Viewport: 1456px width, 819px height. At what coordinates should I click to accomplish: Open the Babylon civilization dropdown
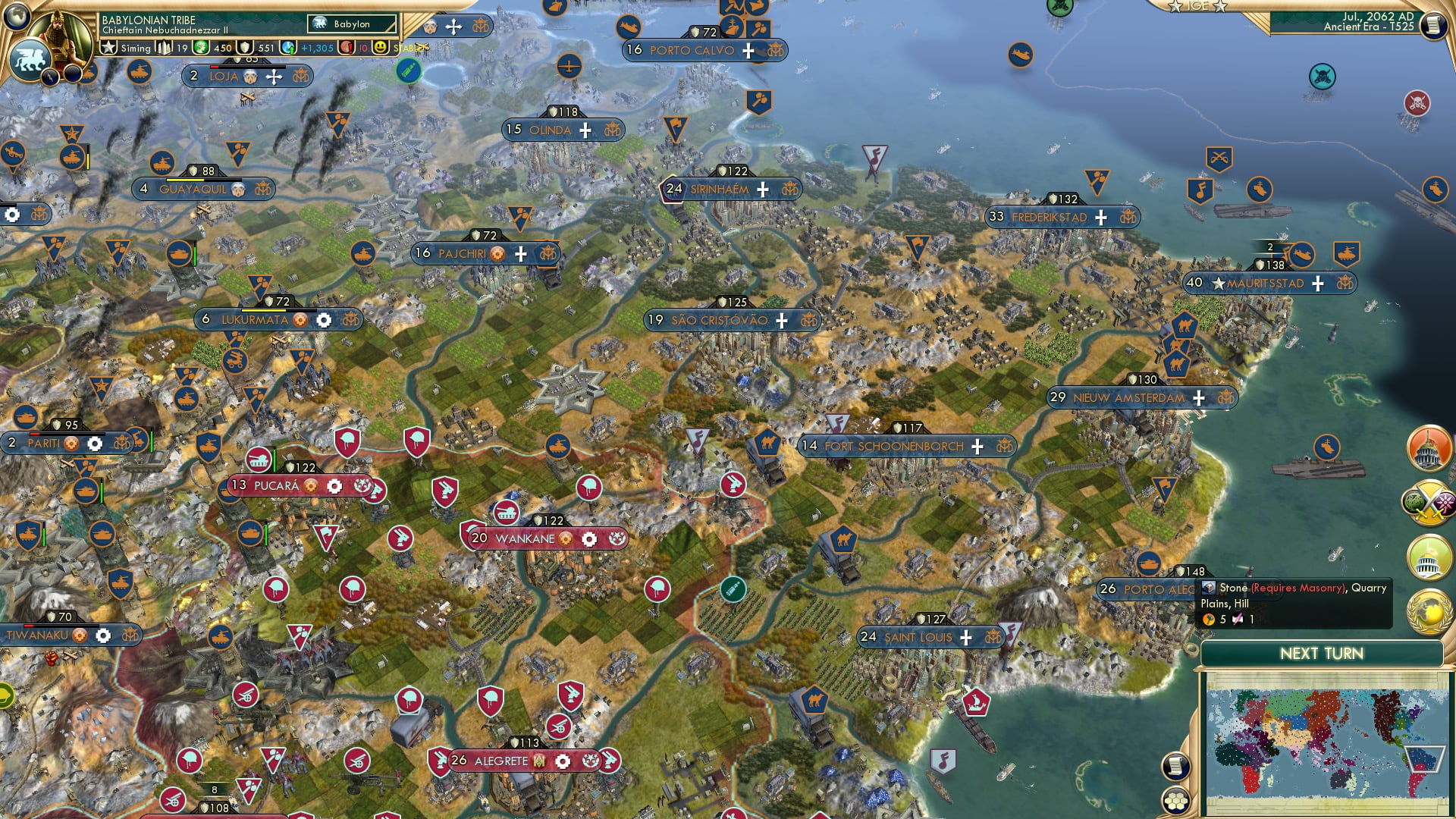tap(351, 24)
